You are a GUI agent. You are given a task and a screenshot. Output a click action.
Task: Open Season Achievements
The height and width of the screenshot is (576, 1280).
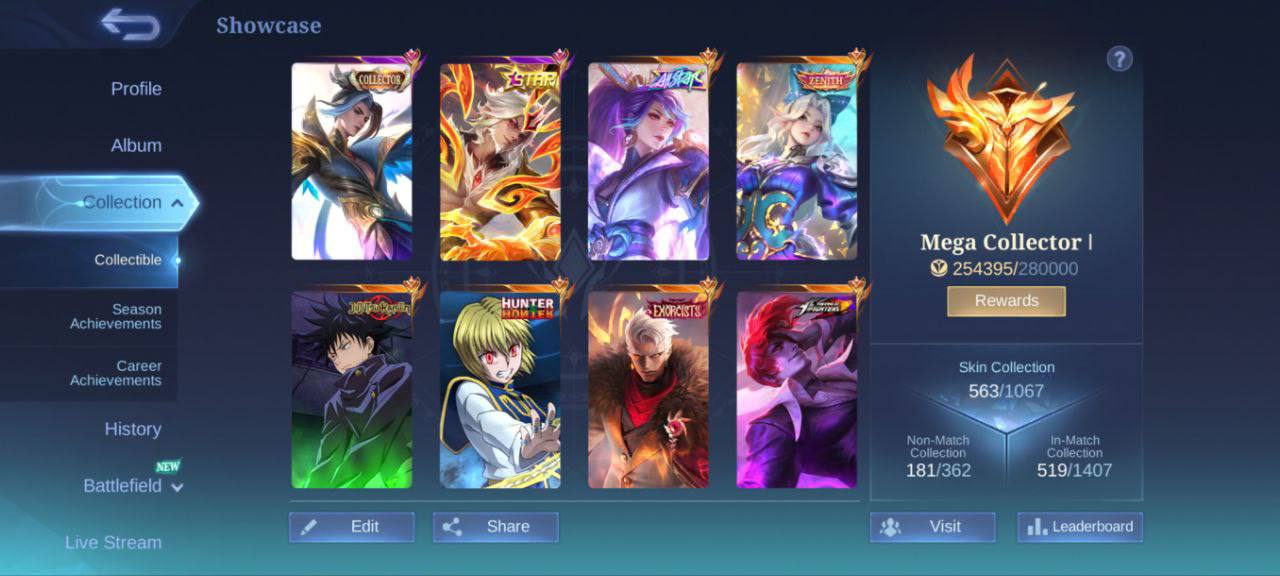coord(115,317)
